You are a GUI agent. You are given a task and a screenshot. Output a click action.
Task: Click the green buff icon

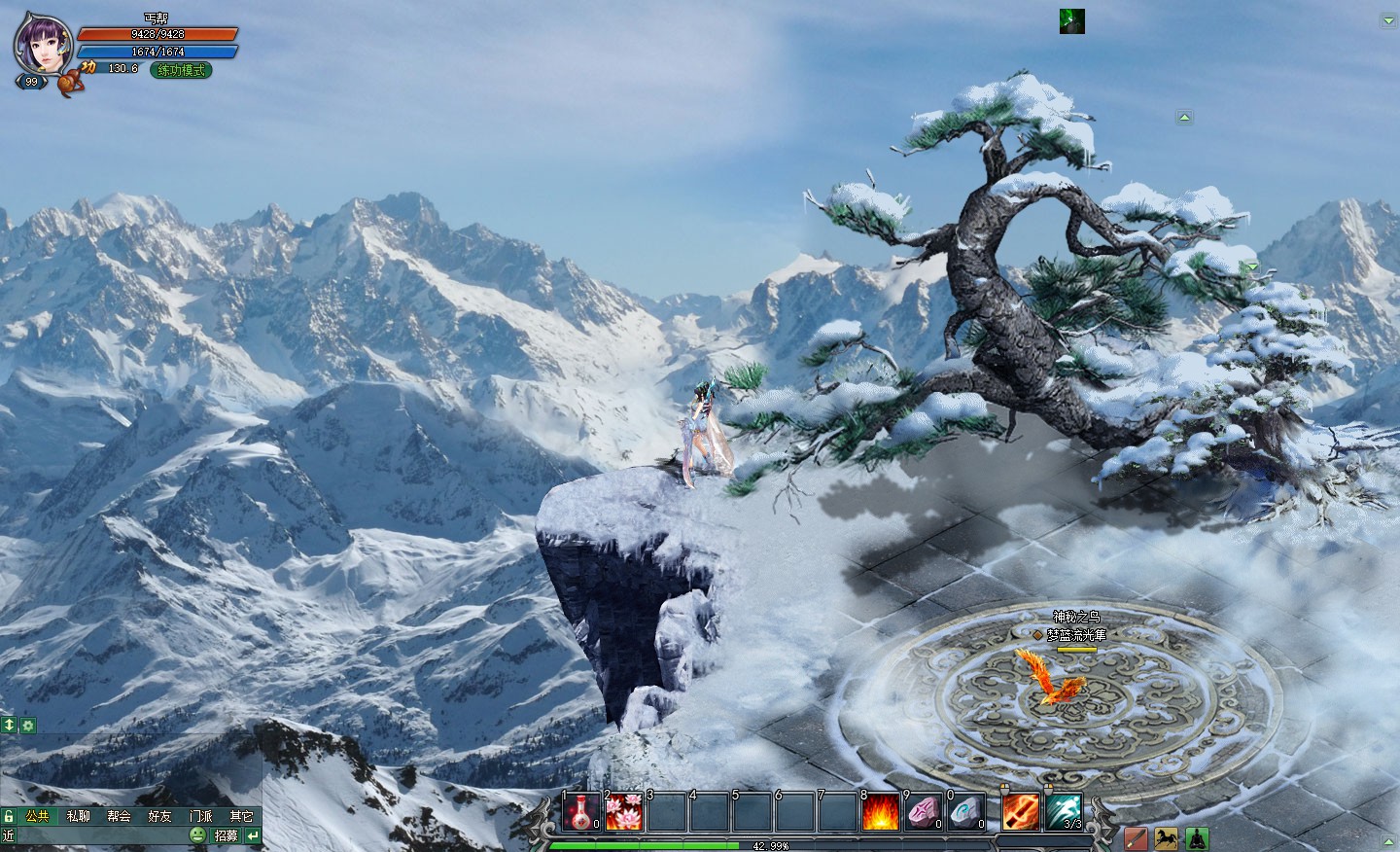tap(1071, 21)
